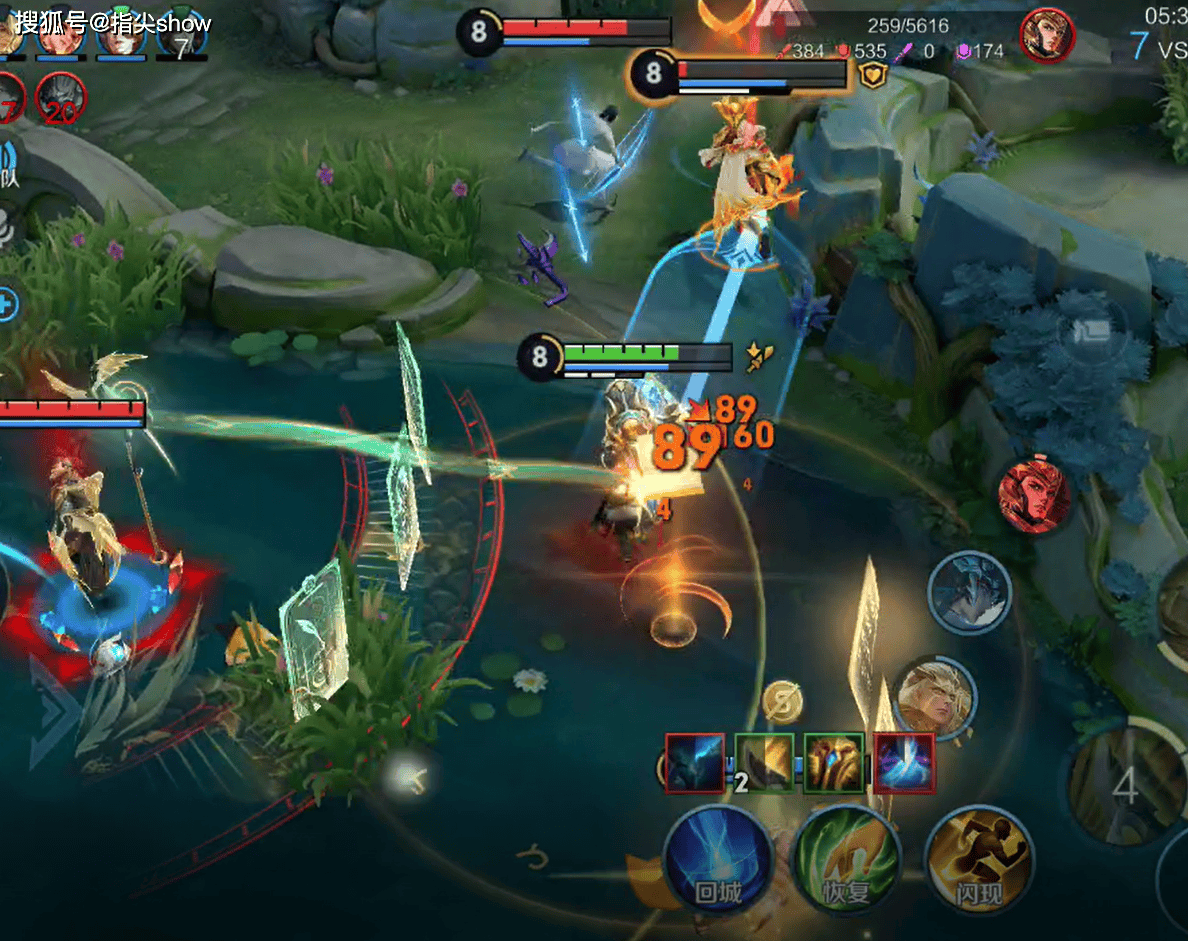Tap the red-bordered blue sword item
This screenshot has width=1188, height=941.
[x=904, y=764]
